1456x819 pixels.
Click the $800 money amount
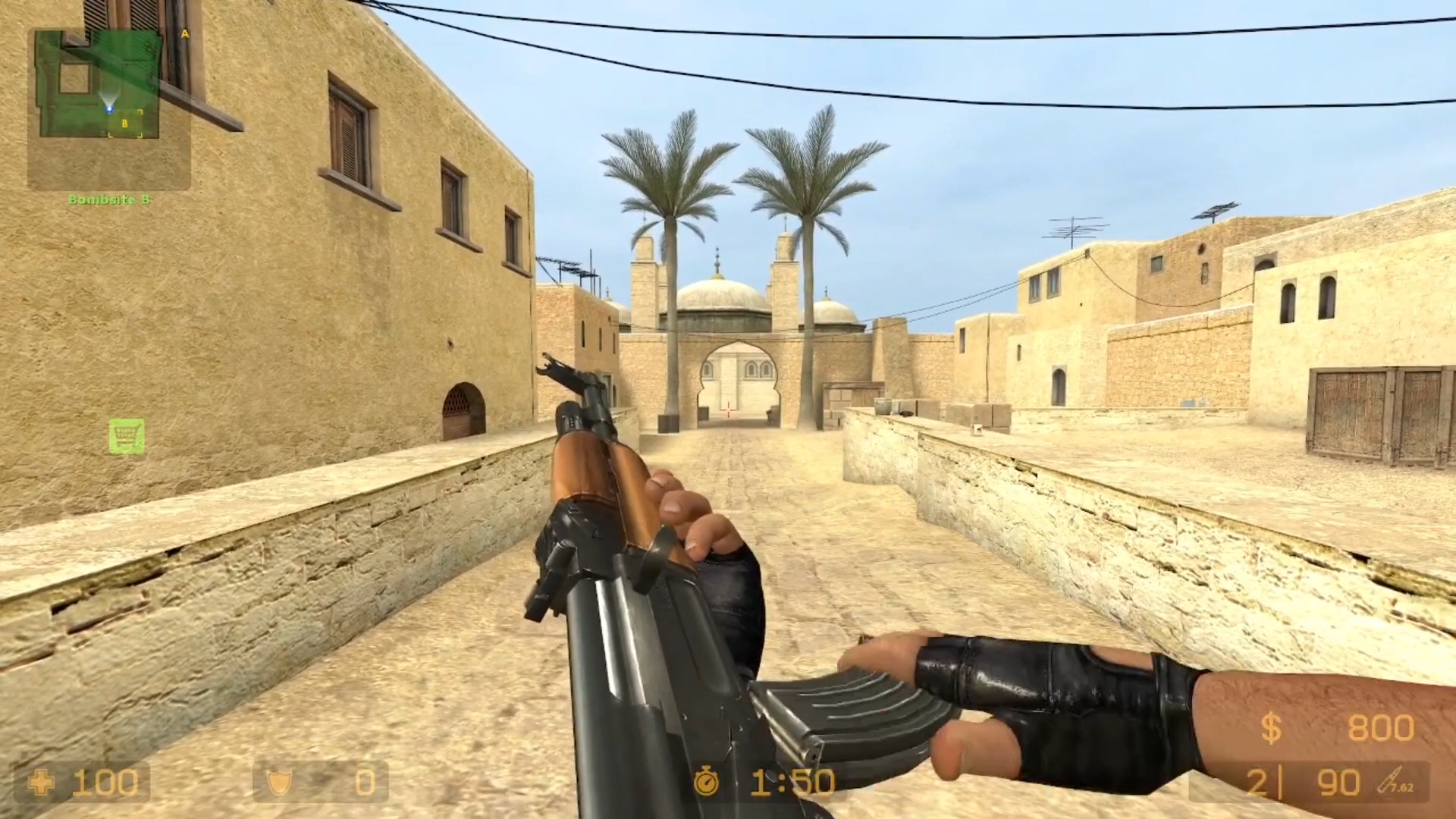1380,729
